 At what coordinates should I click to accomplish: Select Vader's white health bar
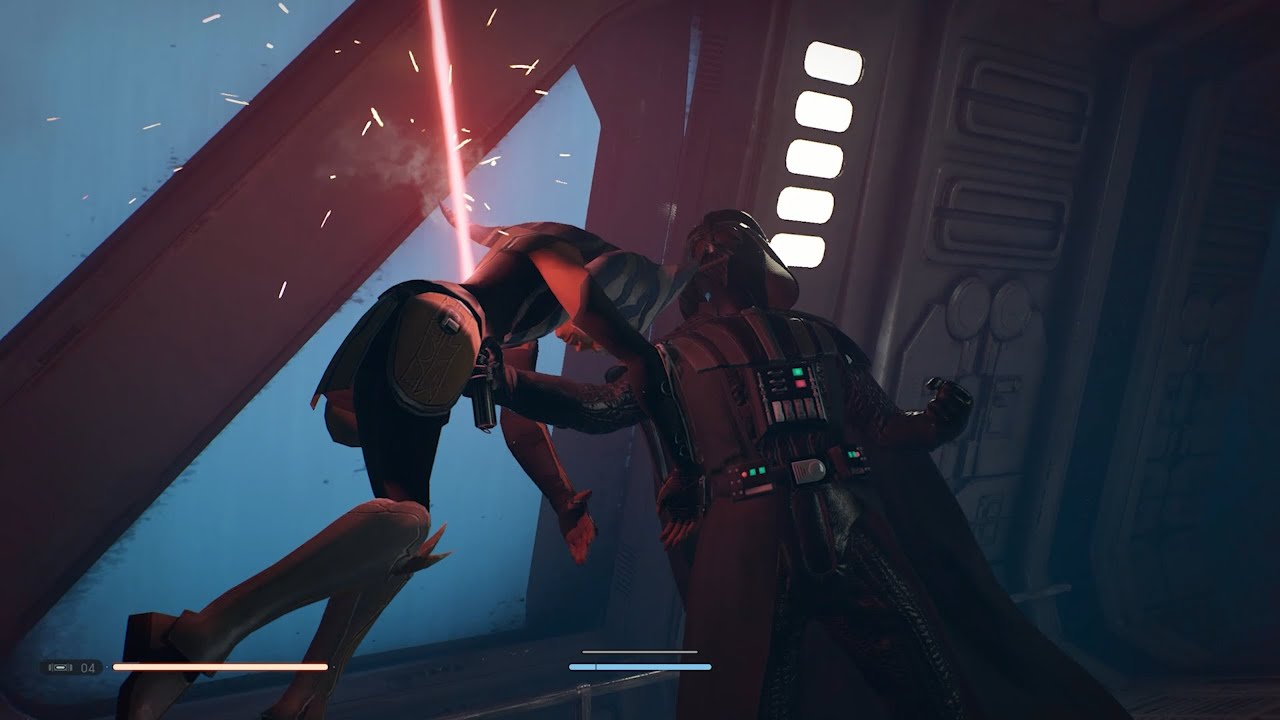pyautogui.click(x=640, y=652)
